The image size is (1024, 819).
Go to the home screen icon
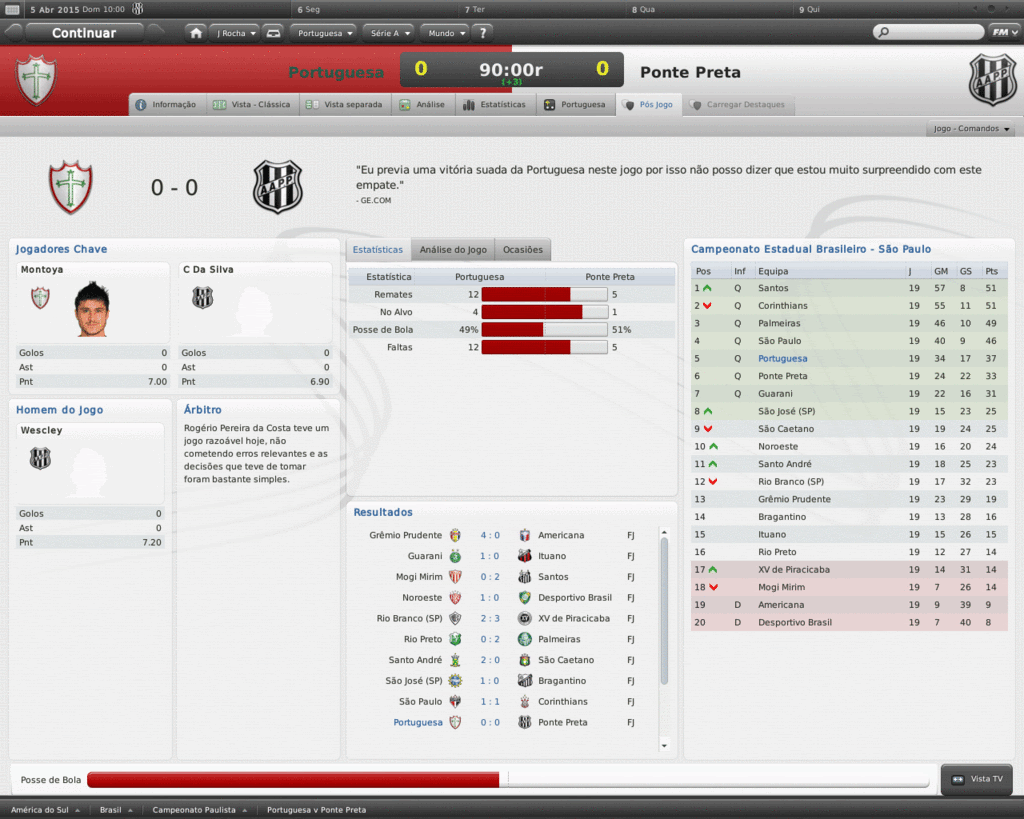click(x=196, y=33)
